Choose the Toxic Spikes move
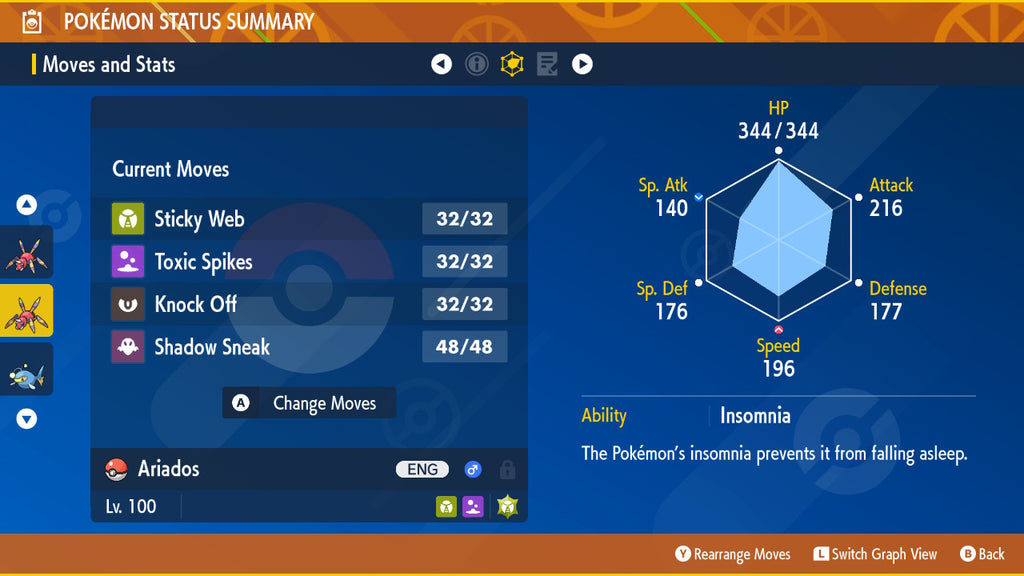Viewport: 1024px width, 576px height. [x=309, y=262]
